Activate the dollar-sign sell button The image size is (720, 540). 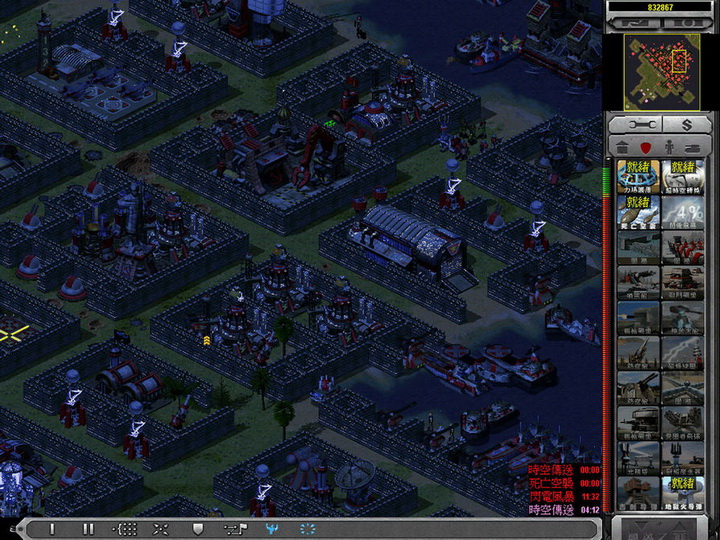pyautogui.click(x=688, y=123)
